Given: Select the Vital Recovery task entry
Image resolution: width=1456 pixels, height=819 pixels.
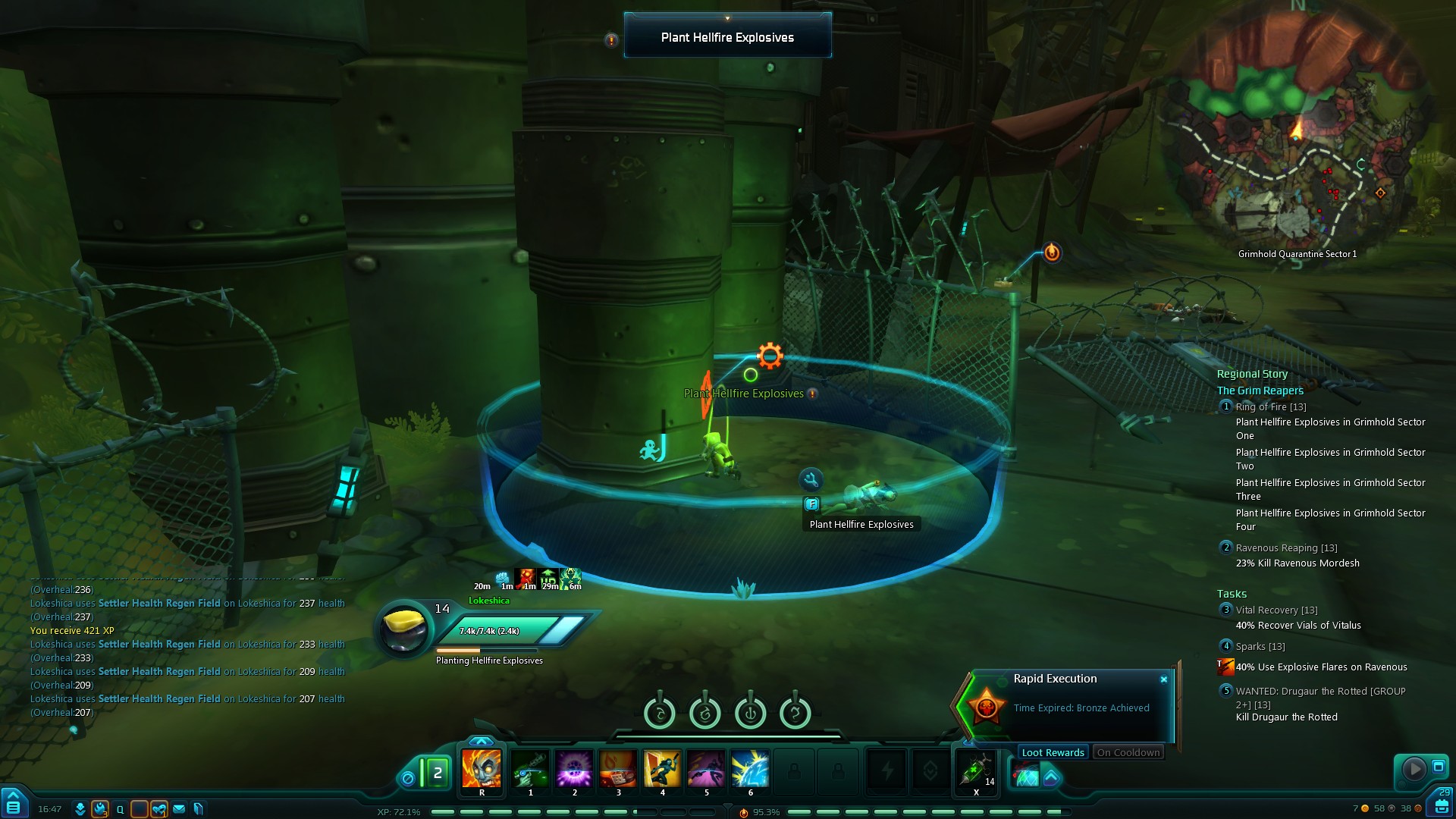Looking at the screenshot, I should [1276, 610].
